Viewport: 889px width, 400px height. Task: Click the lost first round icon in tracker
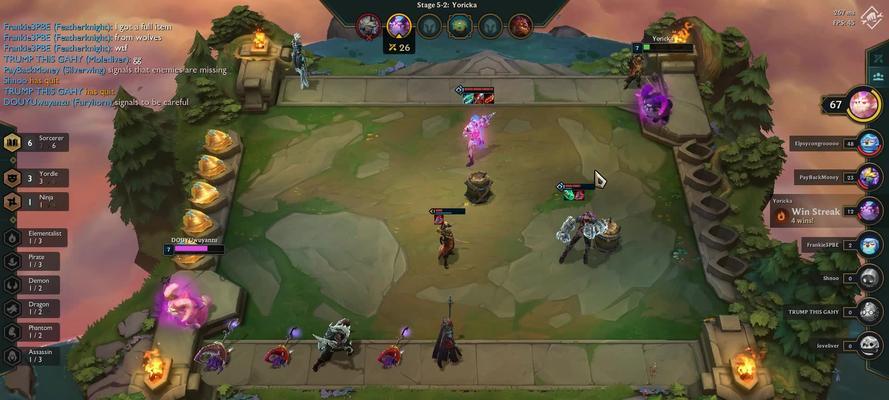pyautogui.click(x=368, y=24)
